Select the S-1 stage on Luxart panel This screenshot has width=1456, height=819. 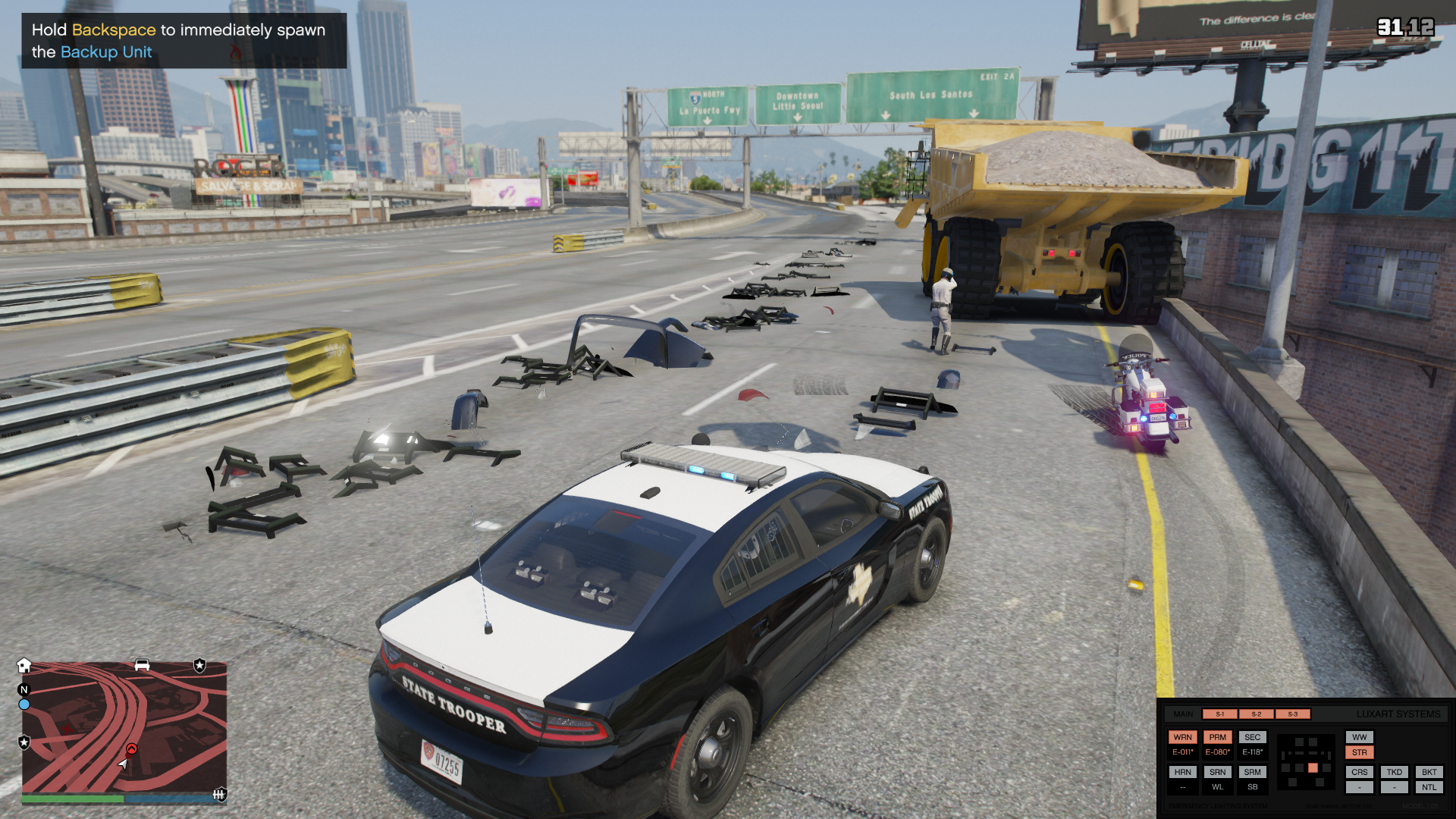coord(1219,714)
